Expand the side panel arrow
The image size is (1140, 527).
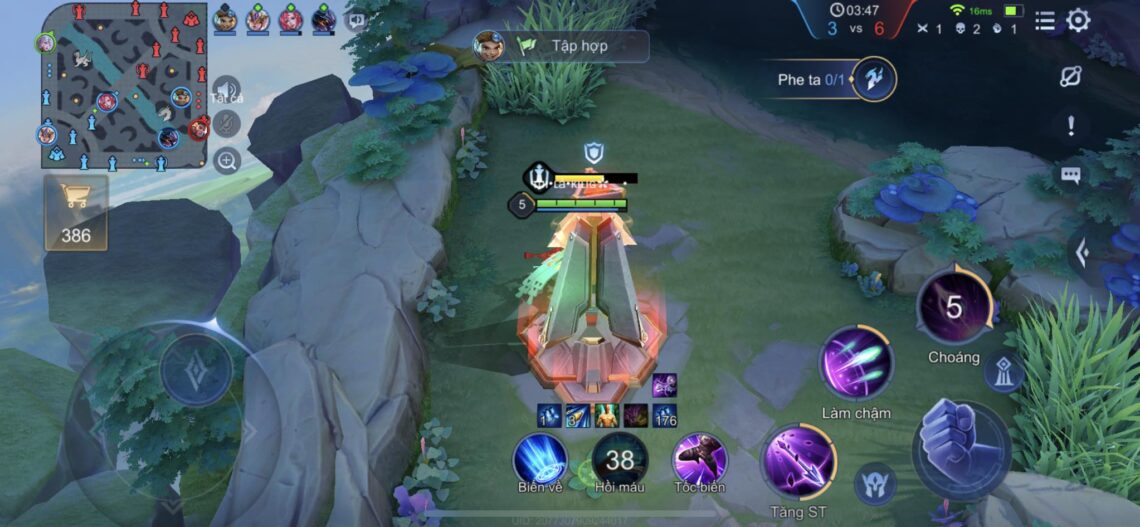(x=1081, y=253)
